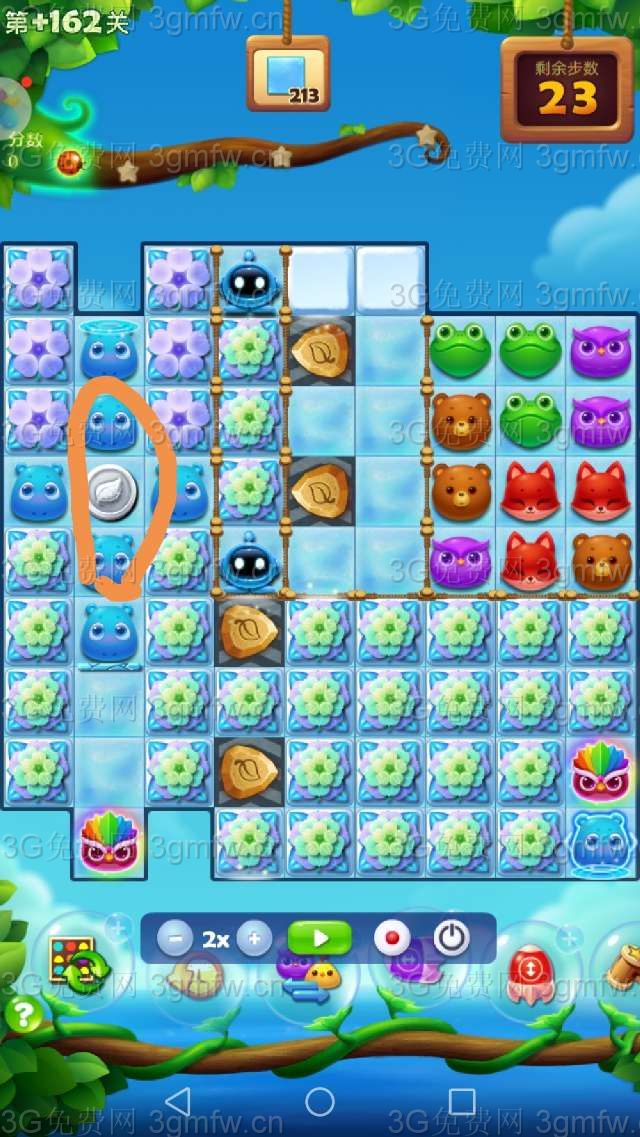The image size is (640, 1137).
Task: Activate the swap arrows booster
Action: [x=307, y=977]
